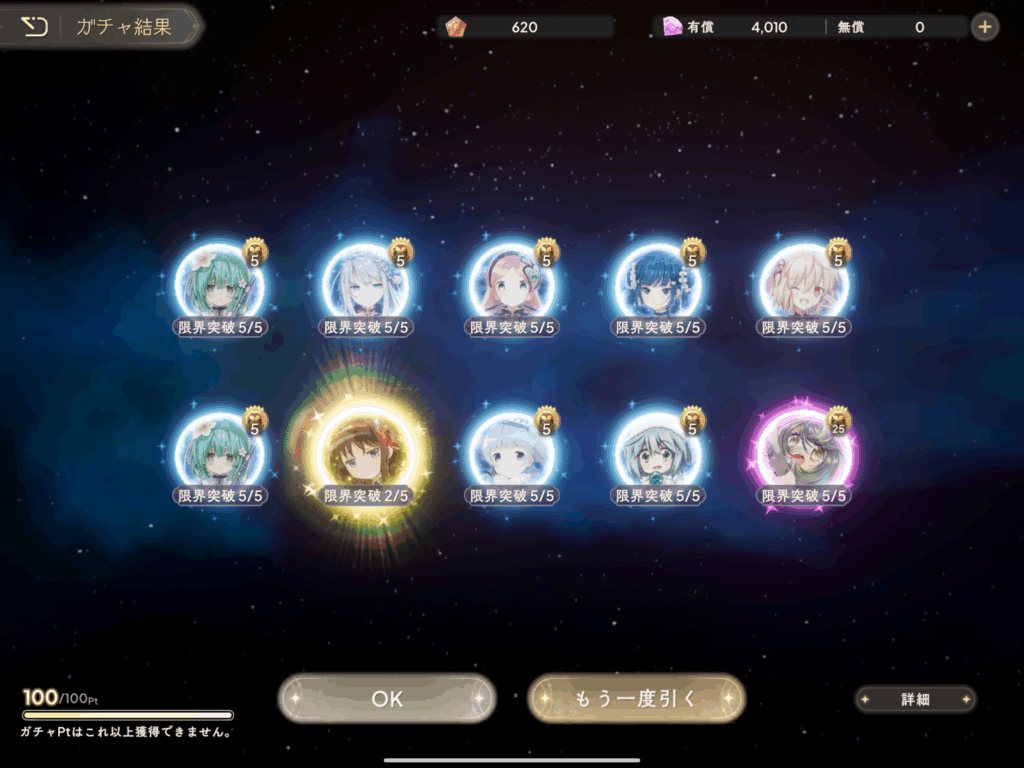Screen dimensions: 1024x768
Task: Confirm results with the OK button
Action: [x=387, y=699]
